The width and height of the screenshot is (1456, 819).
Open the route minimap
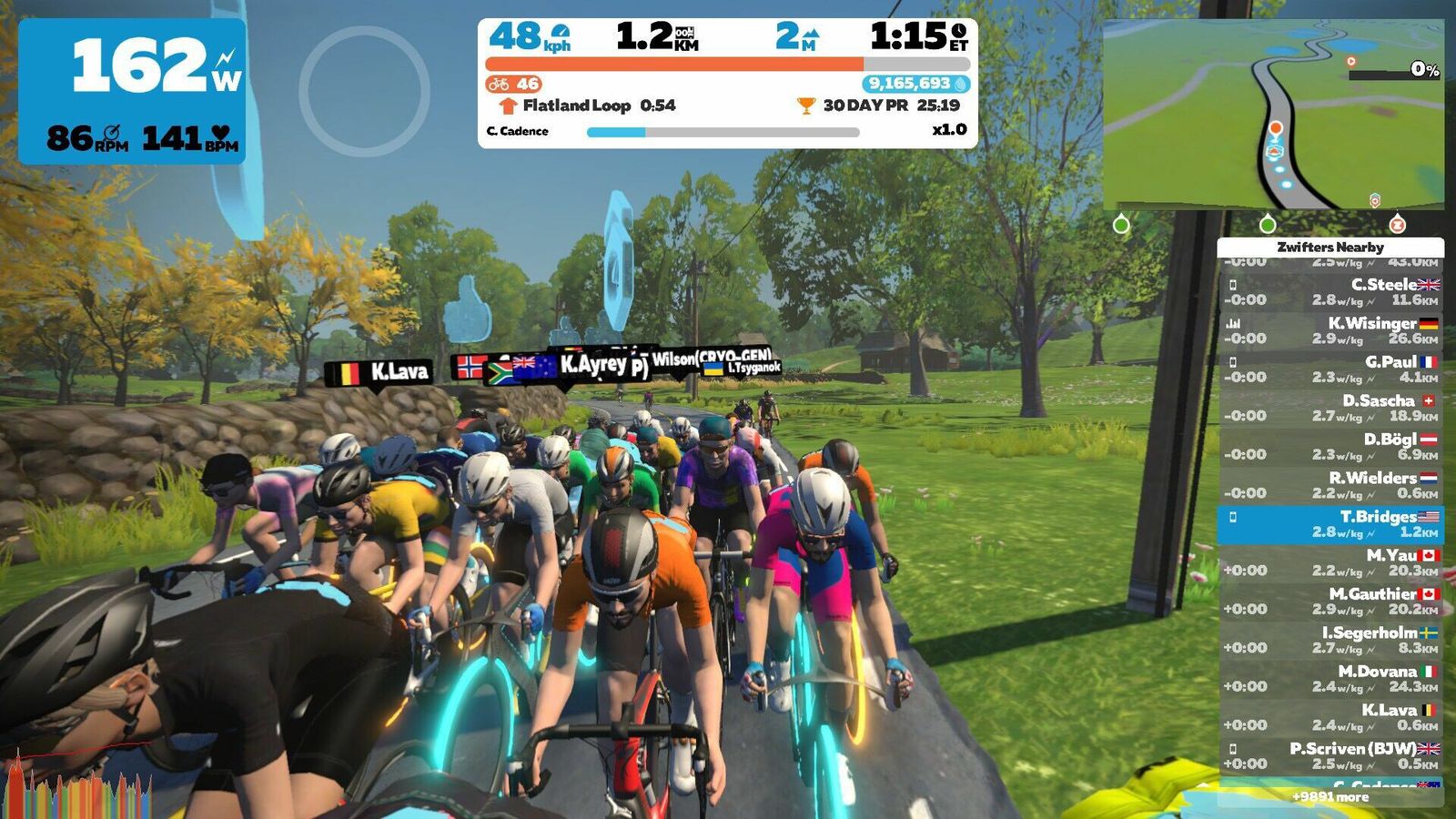1272,116
